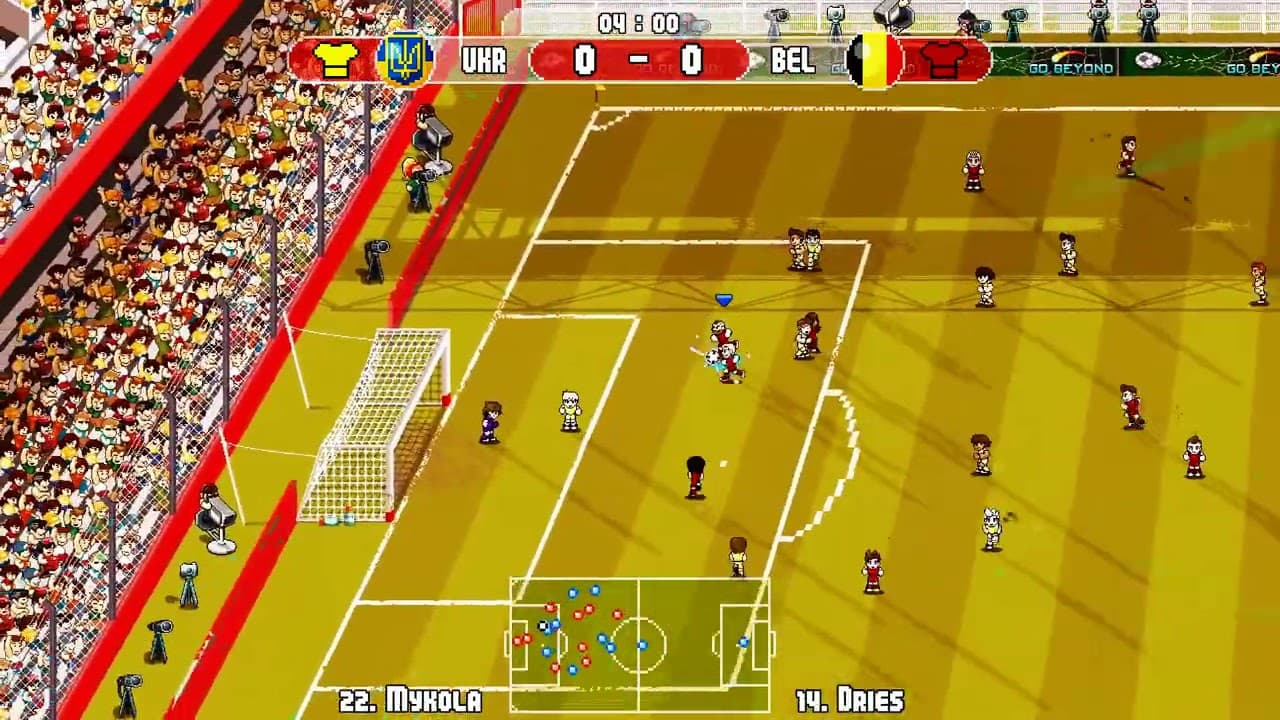Select the BEL scoreboard label
This screenshot has height=720, width=1280.
pos(794,60)
